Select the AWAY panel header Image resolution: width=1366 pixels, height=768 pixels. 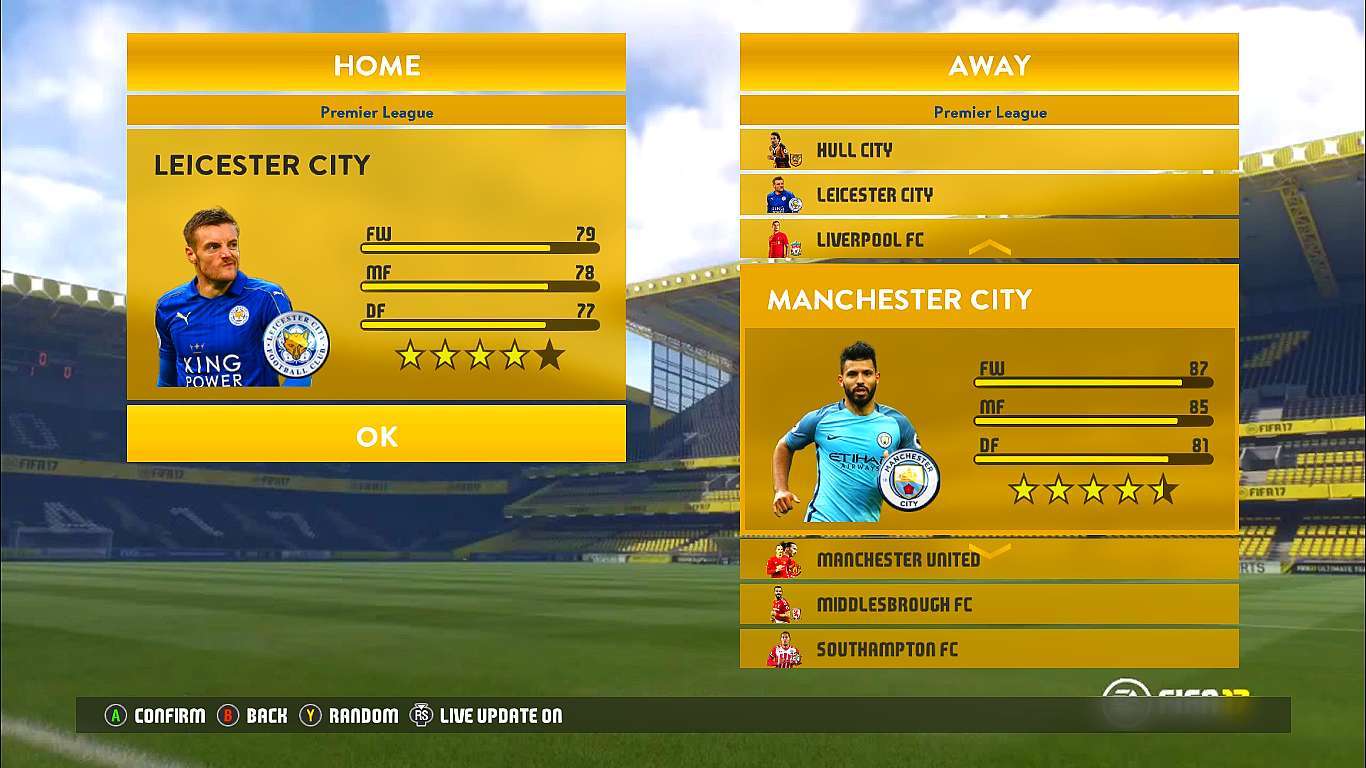tap(989, 63)
